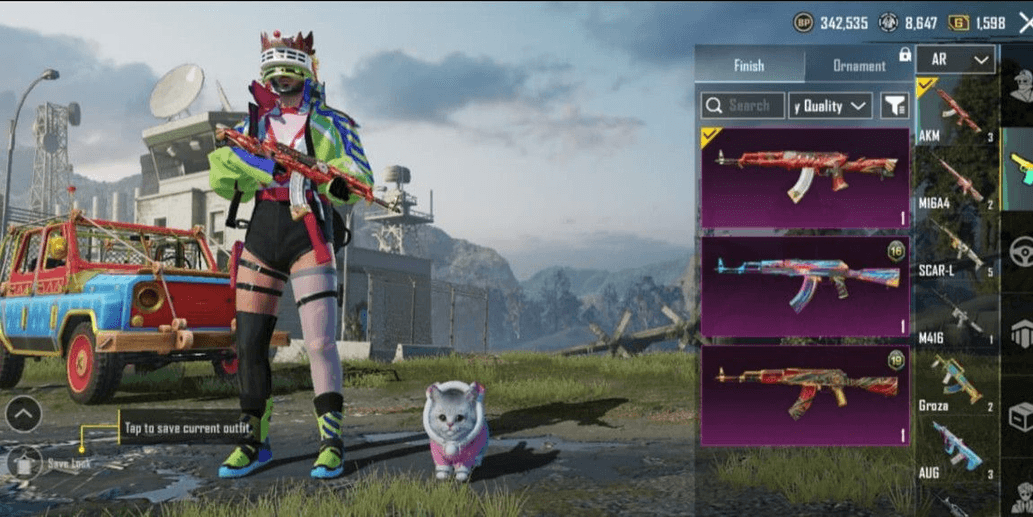The width and height of the screenshot is (1033, 517).
Task: Open the vehicle steering wheel category
Action: (1020, 251)
